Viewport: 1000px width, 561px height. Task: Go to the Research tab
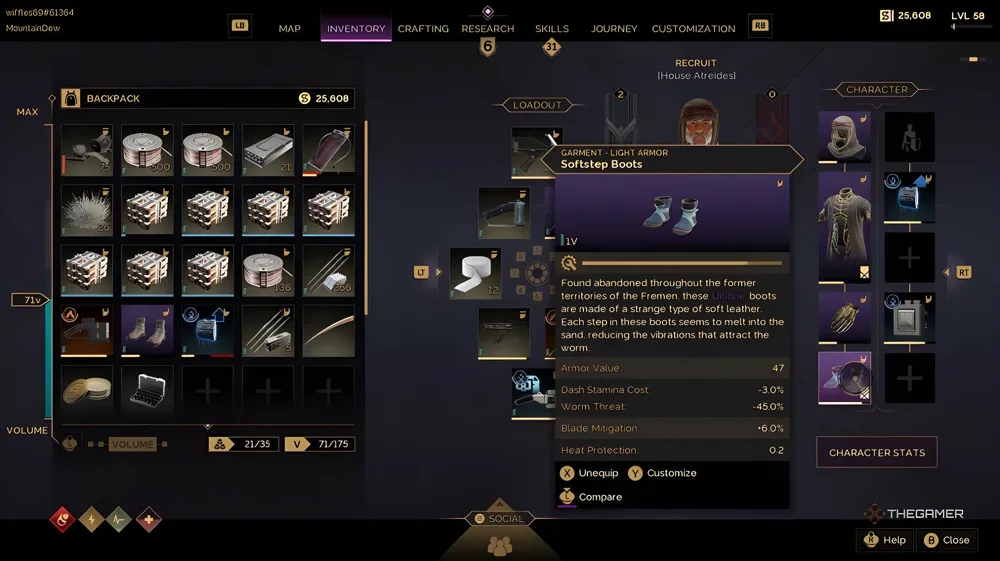tap(488, 29)
